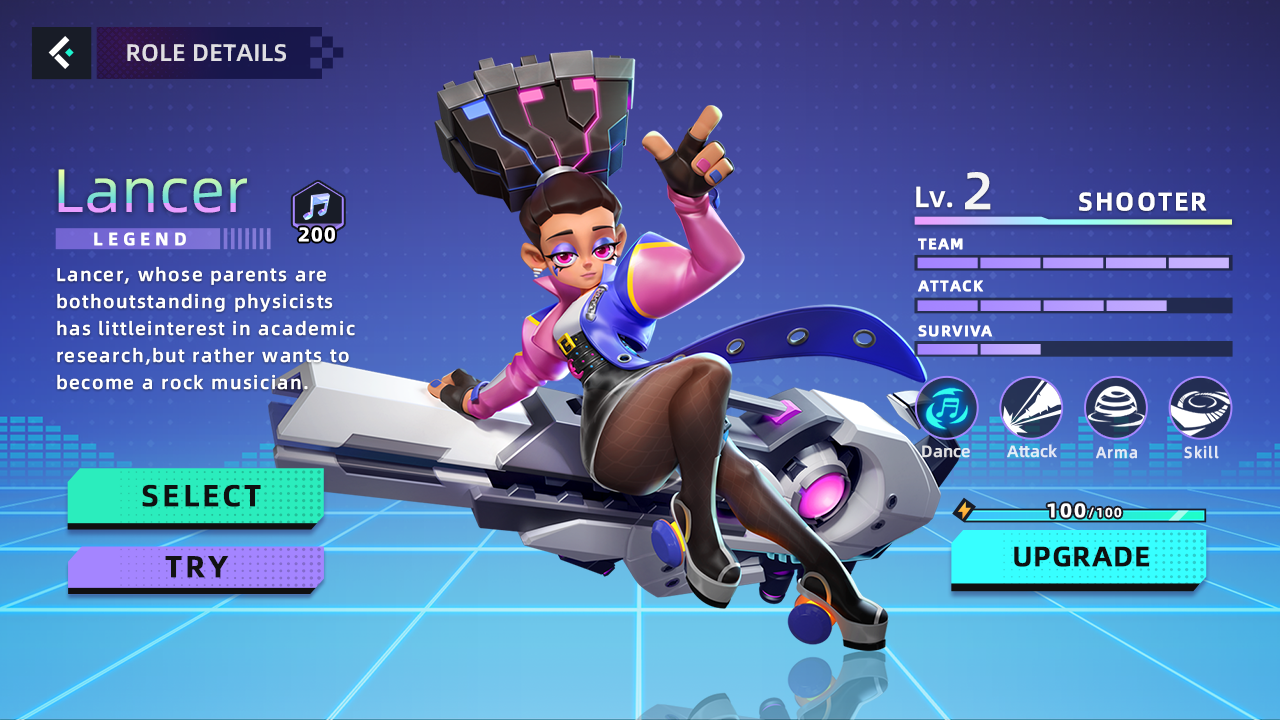
Task: Upgrade Lancer with the UPGRADE button
Action: point(1079,557)
